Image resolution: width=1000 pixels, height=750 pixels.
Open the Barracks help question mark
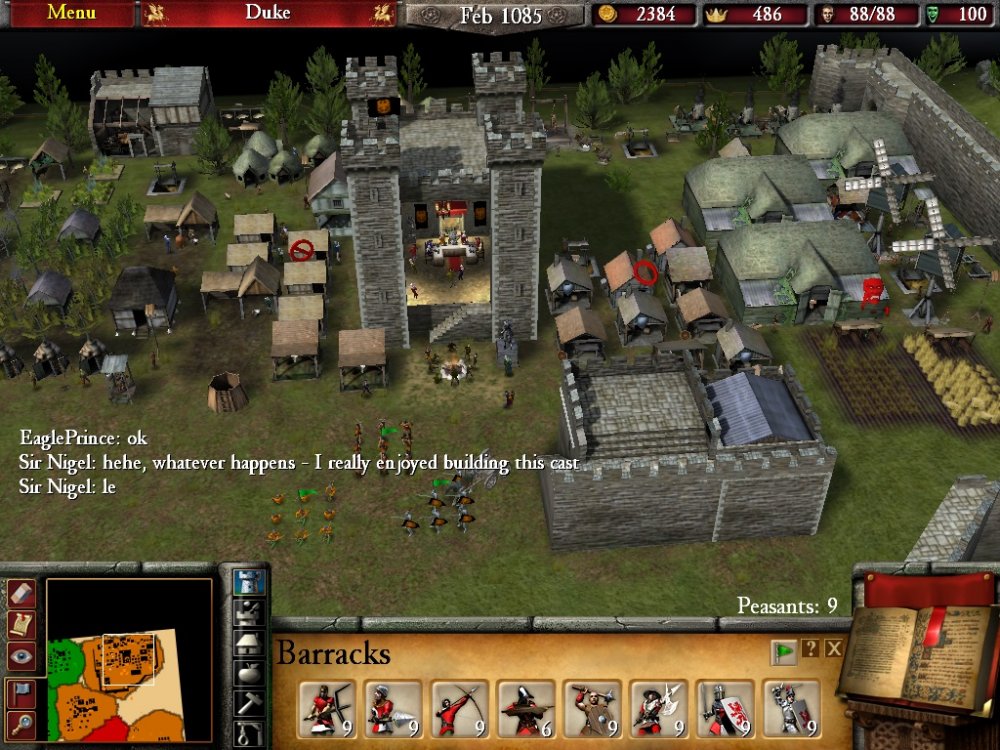pyautogui.click(x=810, y=649)
